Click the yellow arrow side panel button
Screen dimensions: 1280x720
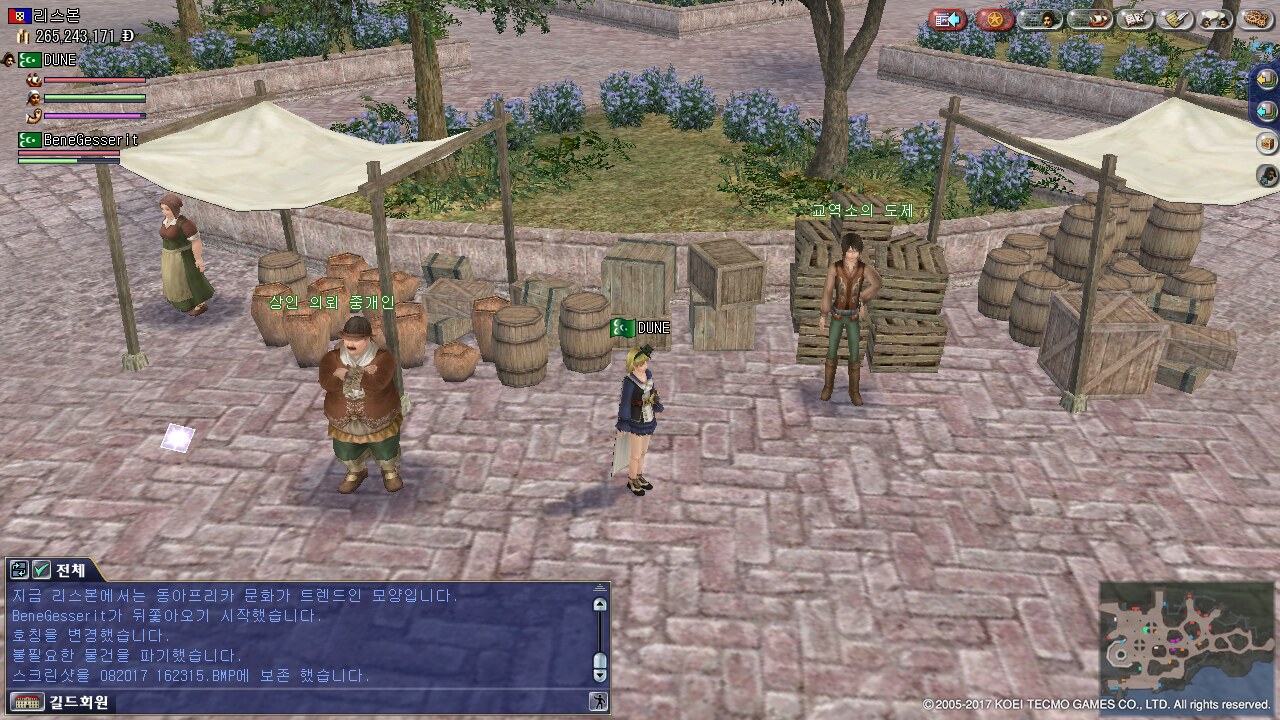(x=1267, y=78)
